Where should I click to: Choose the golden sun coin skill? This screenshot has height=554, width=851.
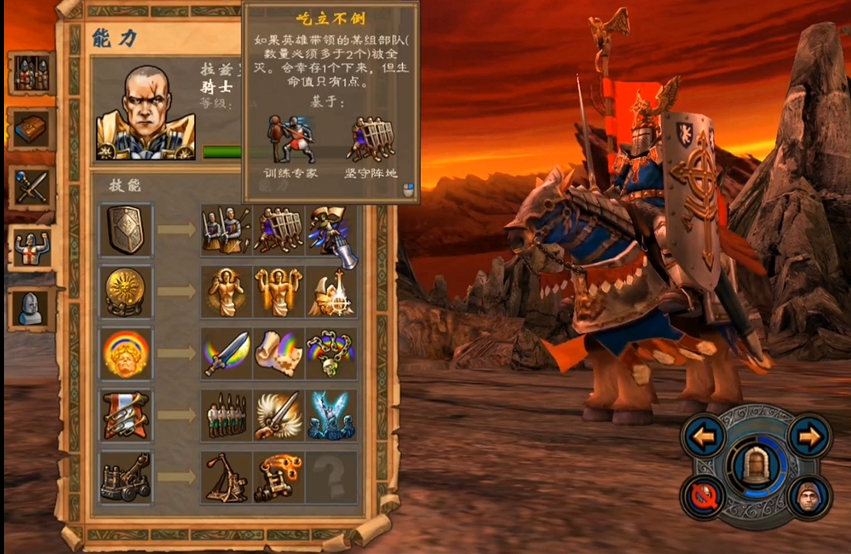[x=126, y=291]
